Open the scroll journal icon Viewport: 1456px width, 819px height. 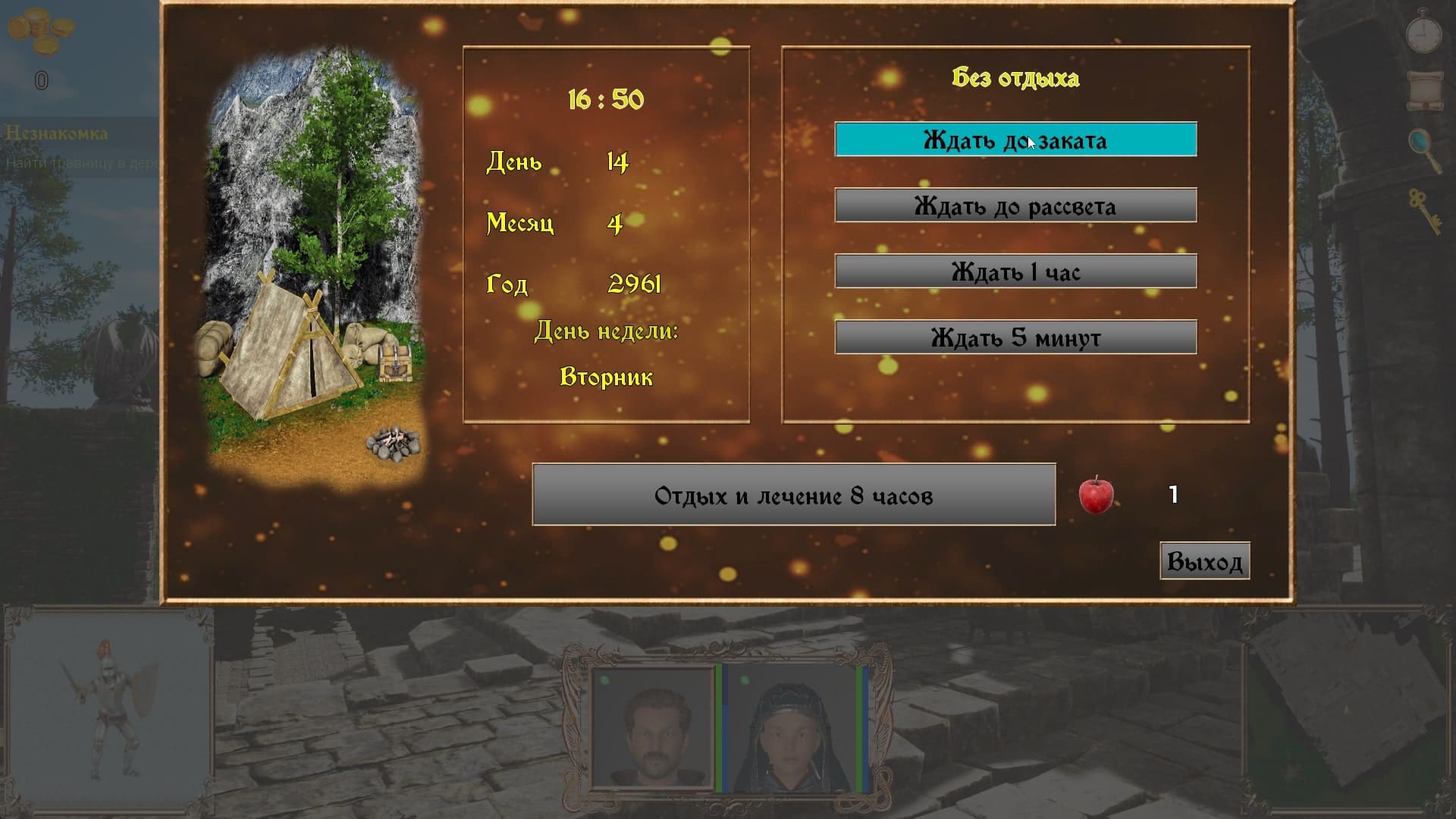pos(1424,90)
